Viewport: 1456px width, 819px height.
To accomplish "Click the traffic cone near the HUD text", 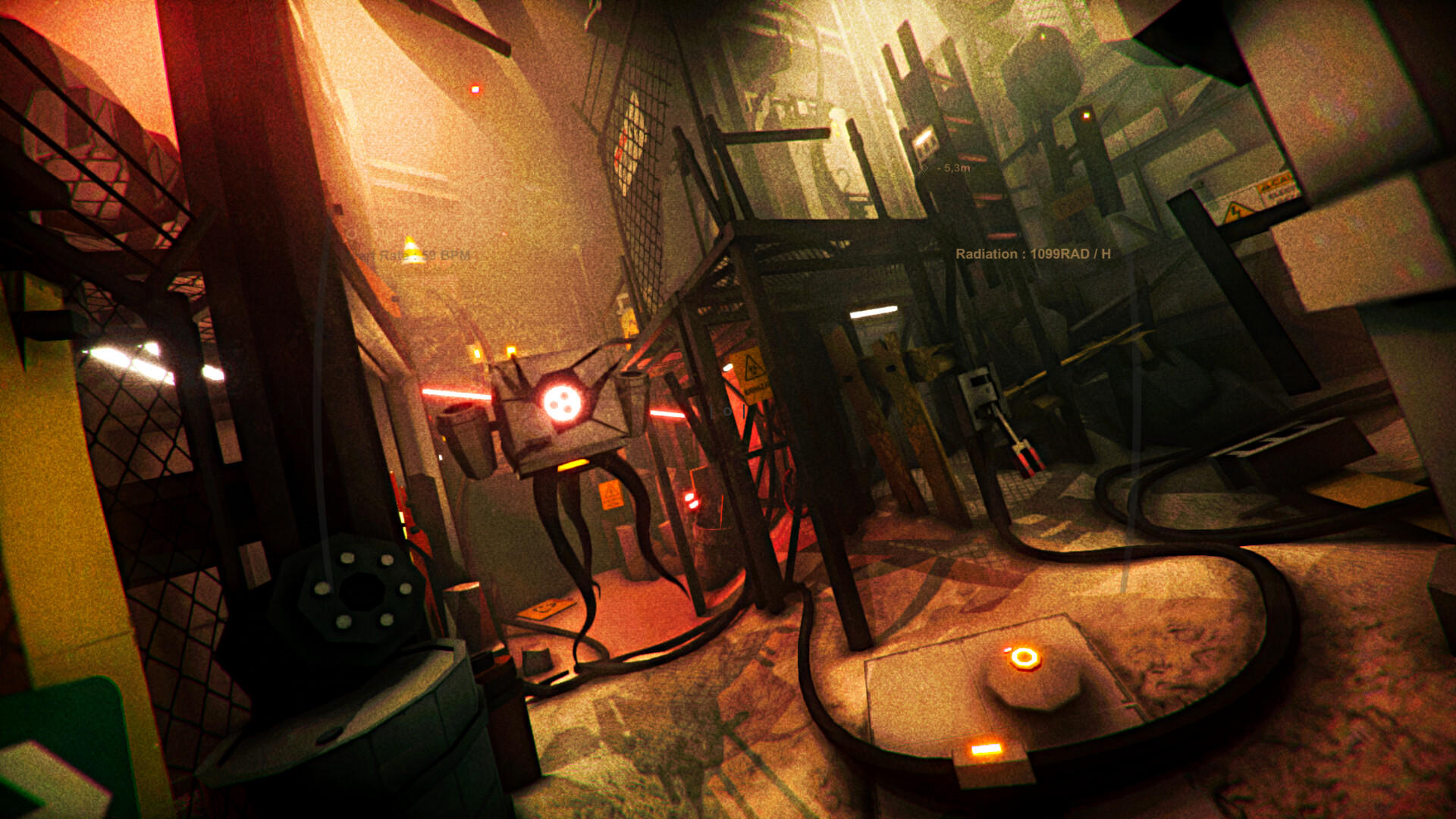I will tap(413, 250).
